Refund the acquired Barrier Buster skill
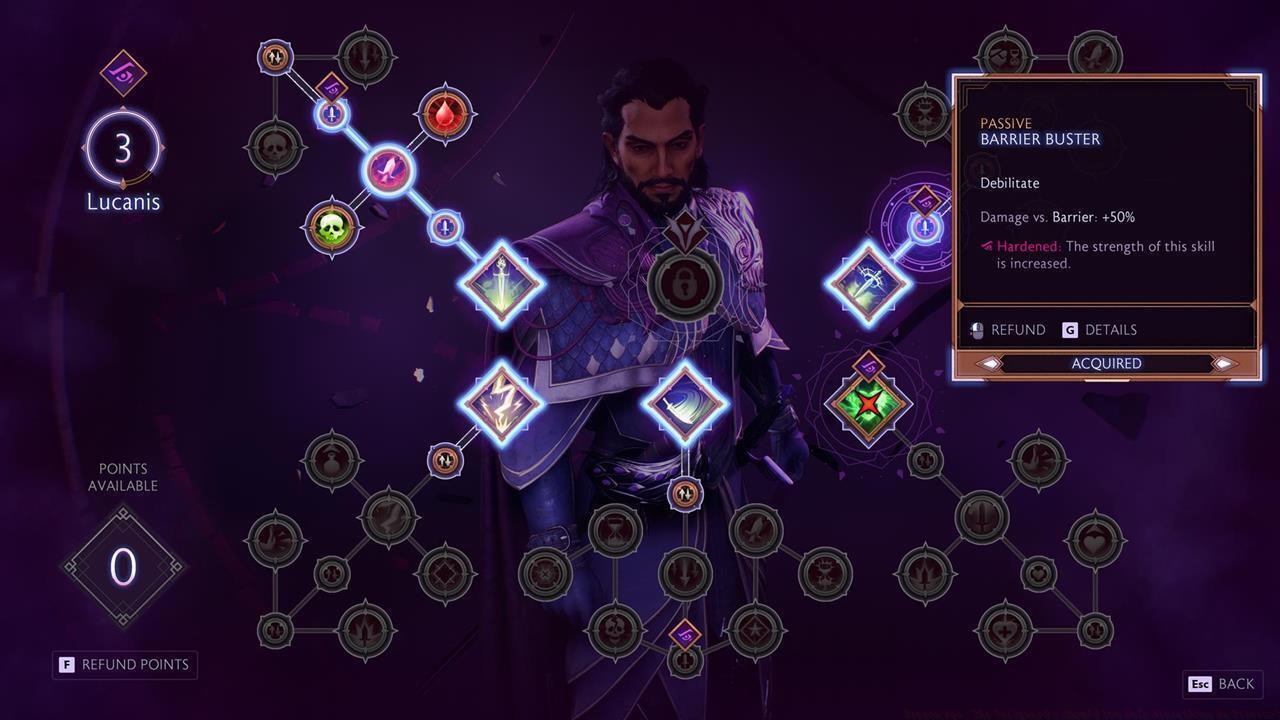Image resolution: width=1280 pixels, height=720 pixels. 1018,329
